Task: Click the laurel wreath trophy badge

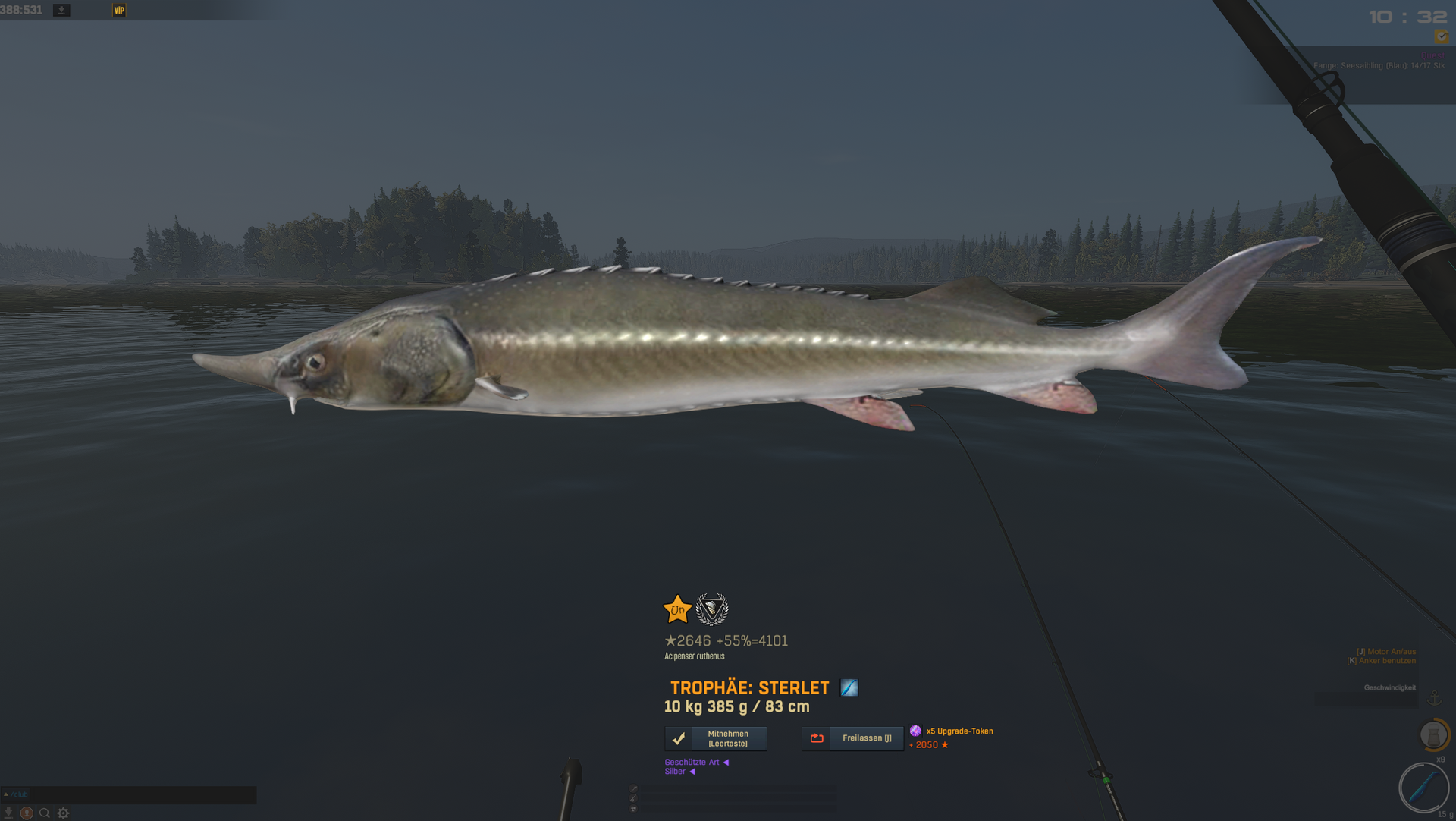Action: [712, 609]
